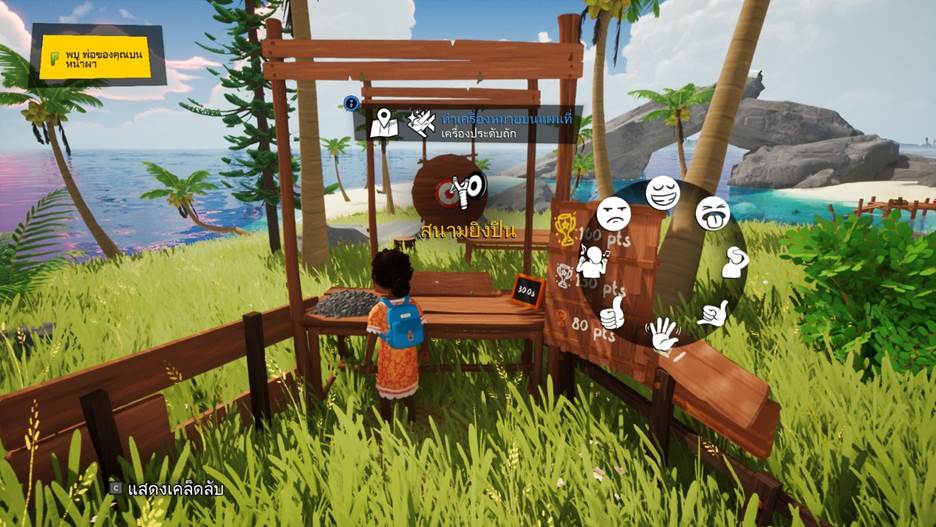This screenshot has width=936, height=527.
Task: Choose the shaka hand-sign emote
Action: click(712, 313)
